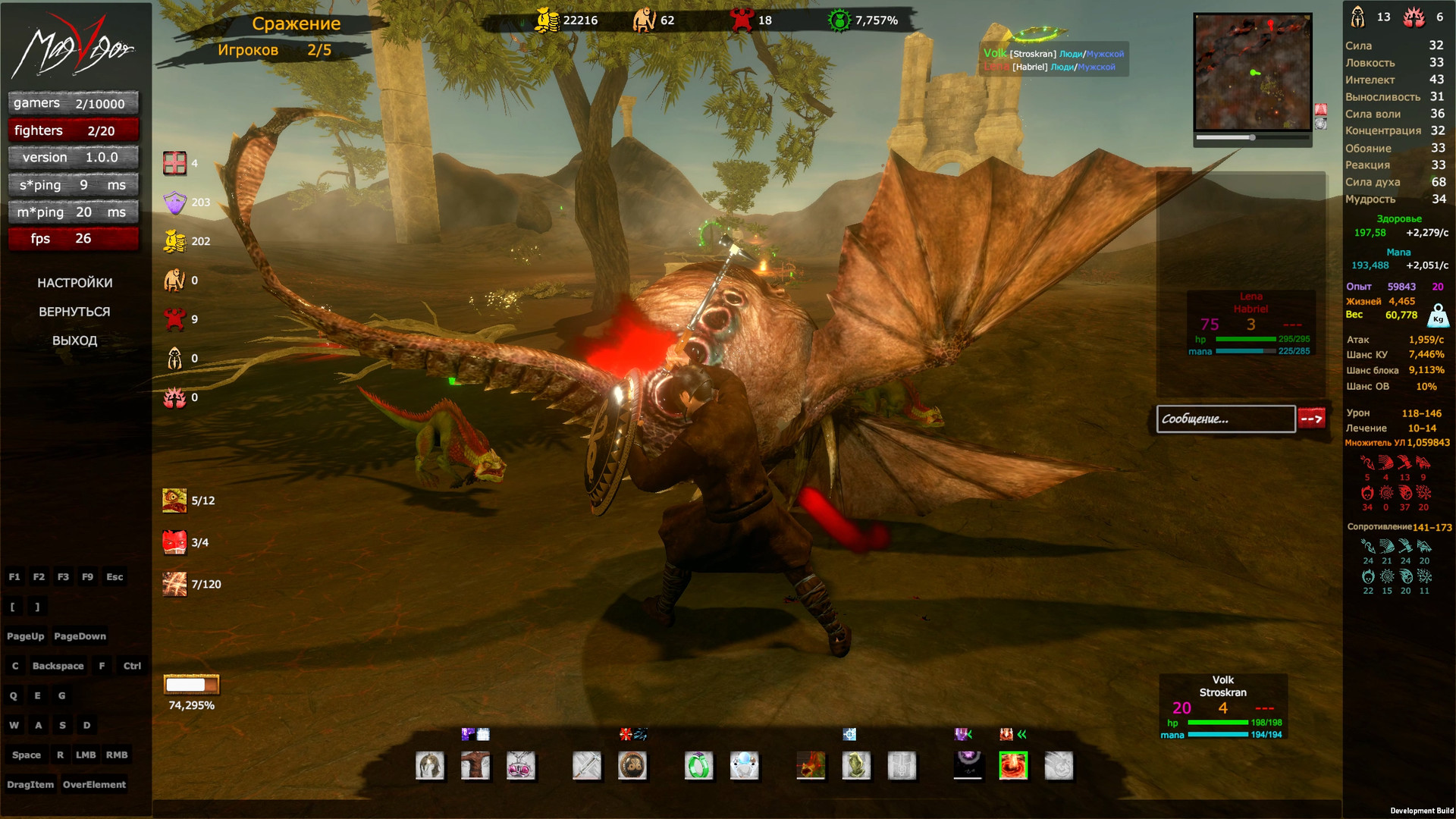Image resolution: width=1456 pixels, height=819 pixels.
Task: Click the ВЫХОД button
Action: (75, 340)
